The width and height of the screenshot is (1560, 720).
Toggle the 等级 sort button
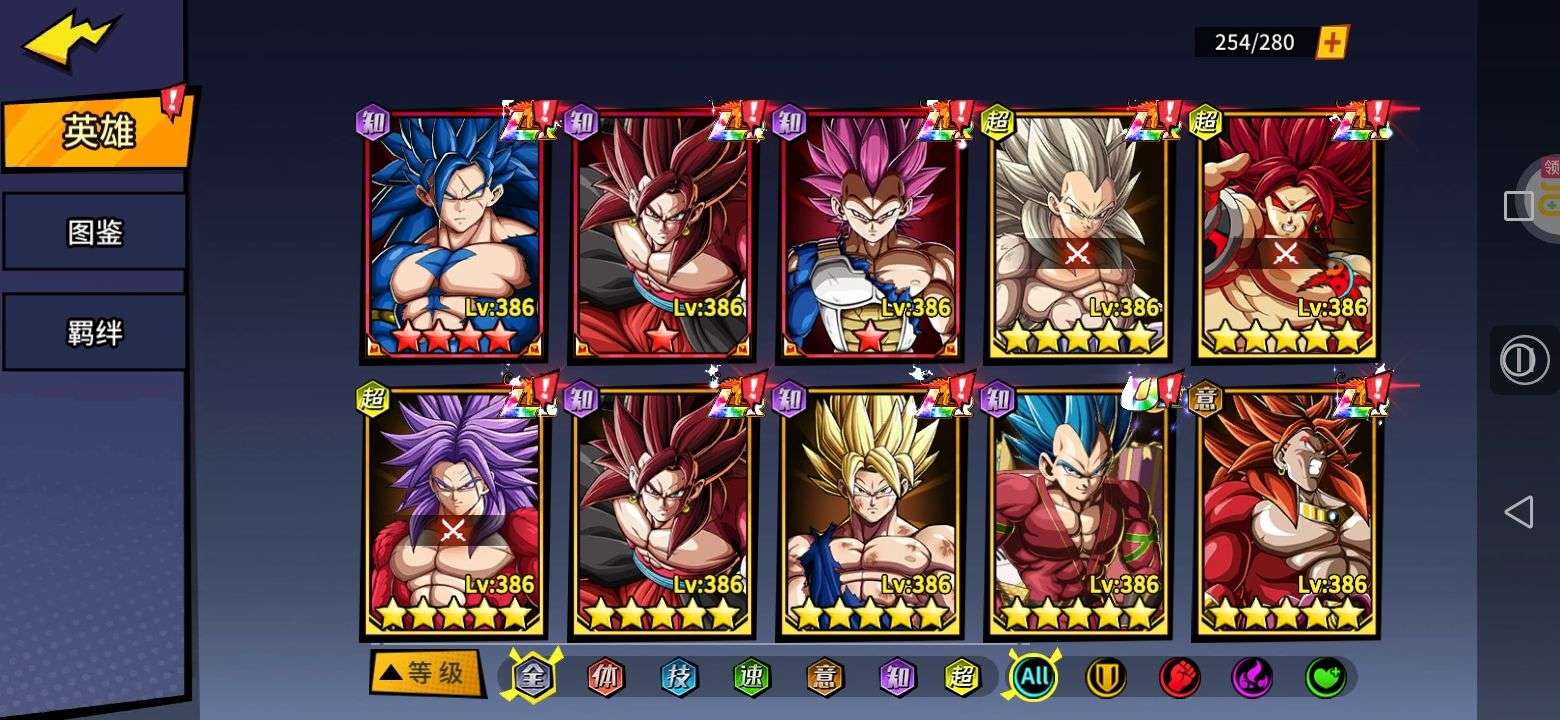(x=424, y=673)
